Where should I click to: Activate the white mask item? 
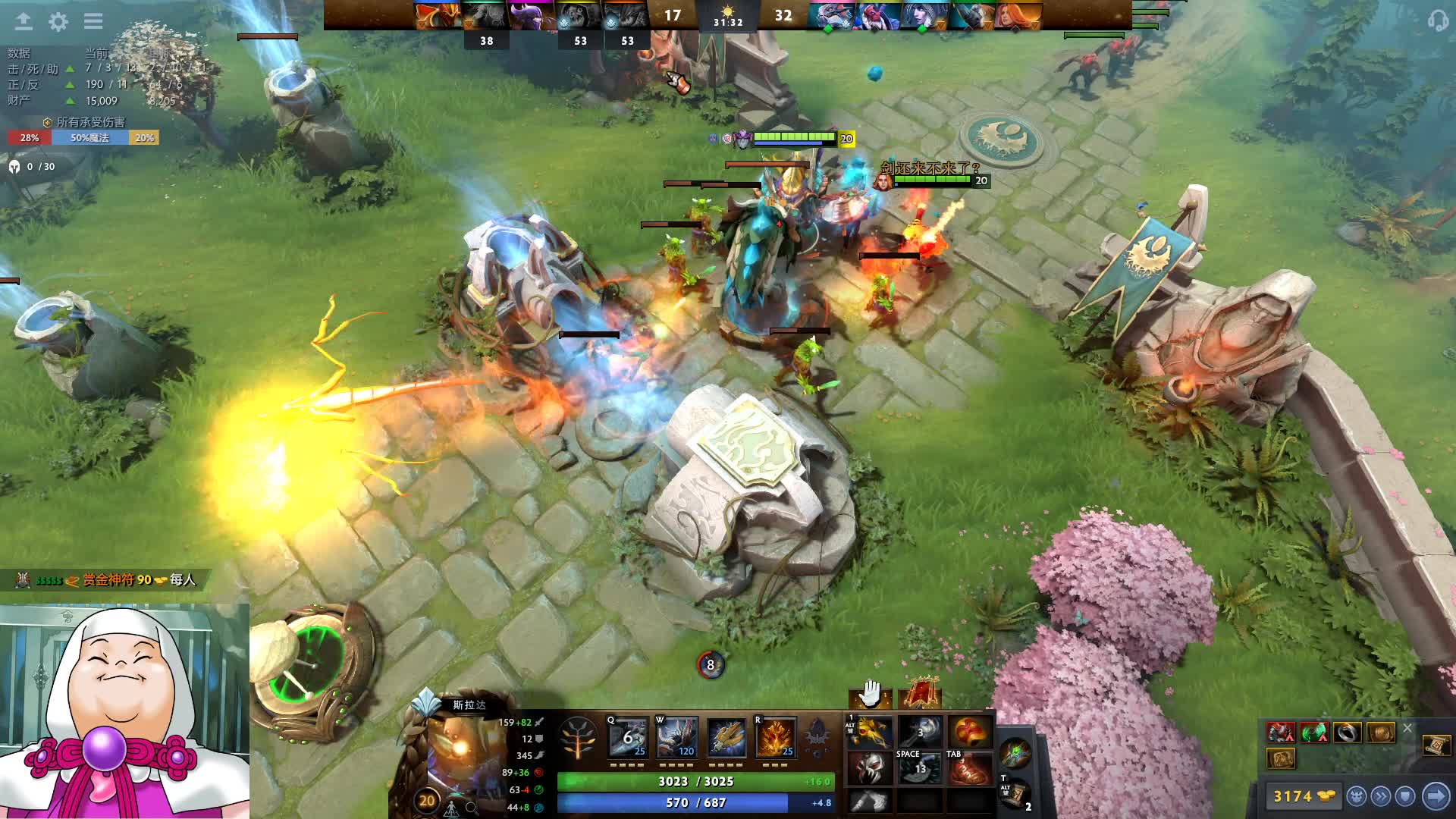click(870, 768)
